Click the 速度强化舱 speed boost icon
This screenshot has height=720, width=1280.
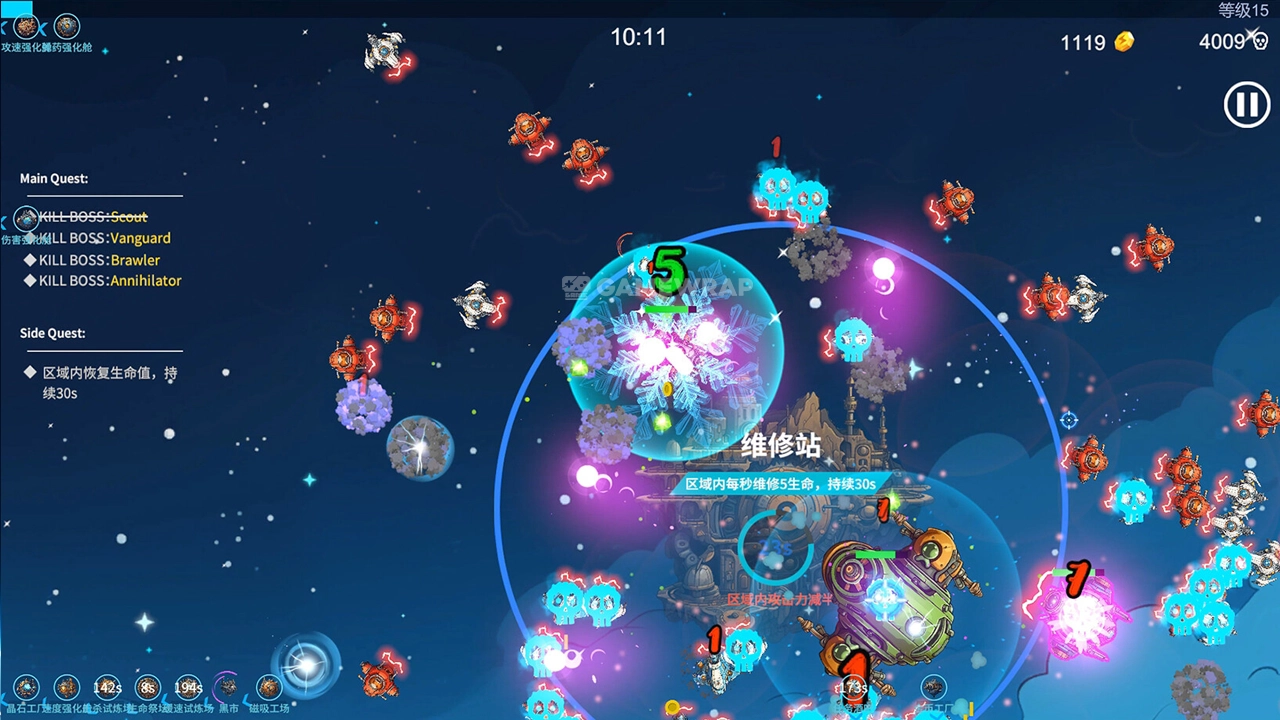point(67,687)
